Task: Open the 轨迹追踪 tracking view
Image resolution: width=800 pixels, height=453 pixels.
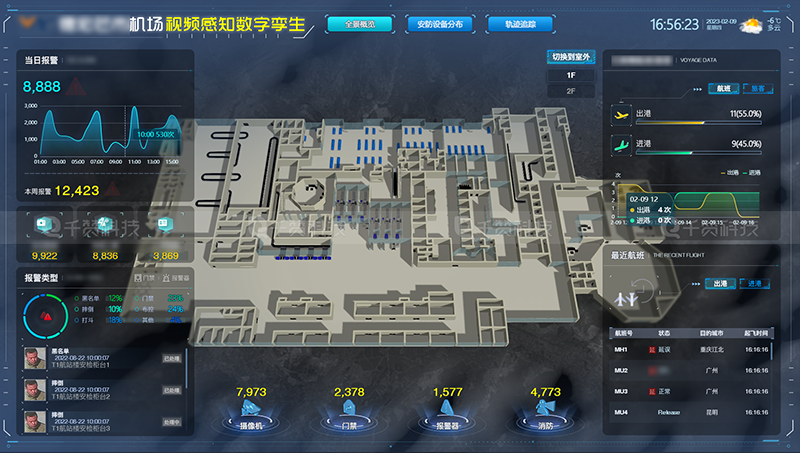Action: 519,23
